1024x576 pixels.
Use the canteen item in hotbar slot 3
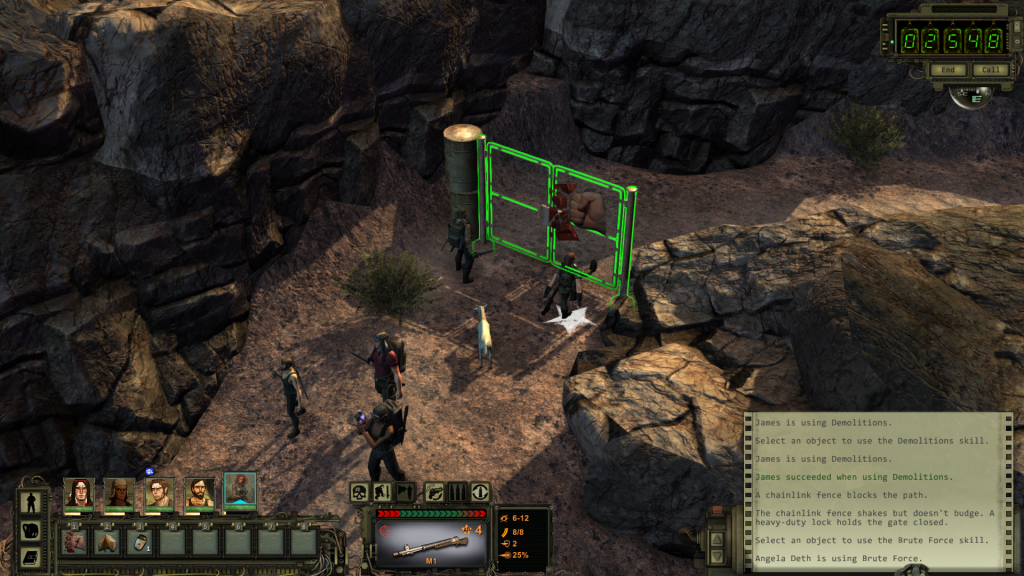141,542
